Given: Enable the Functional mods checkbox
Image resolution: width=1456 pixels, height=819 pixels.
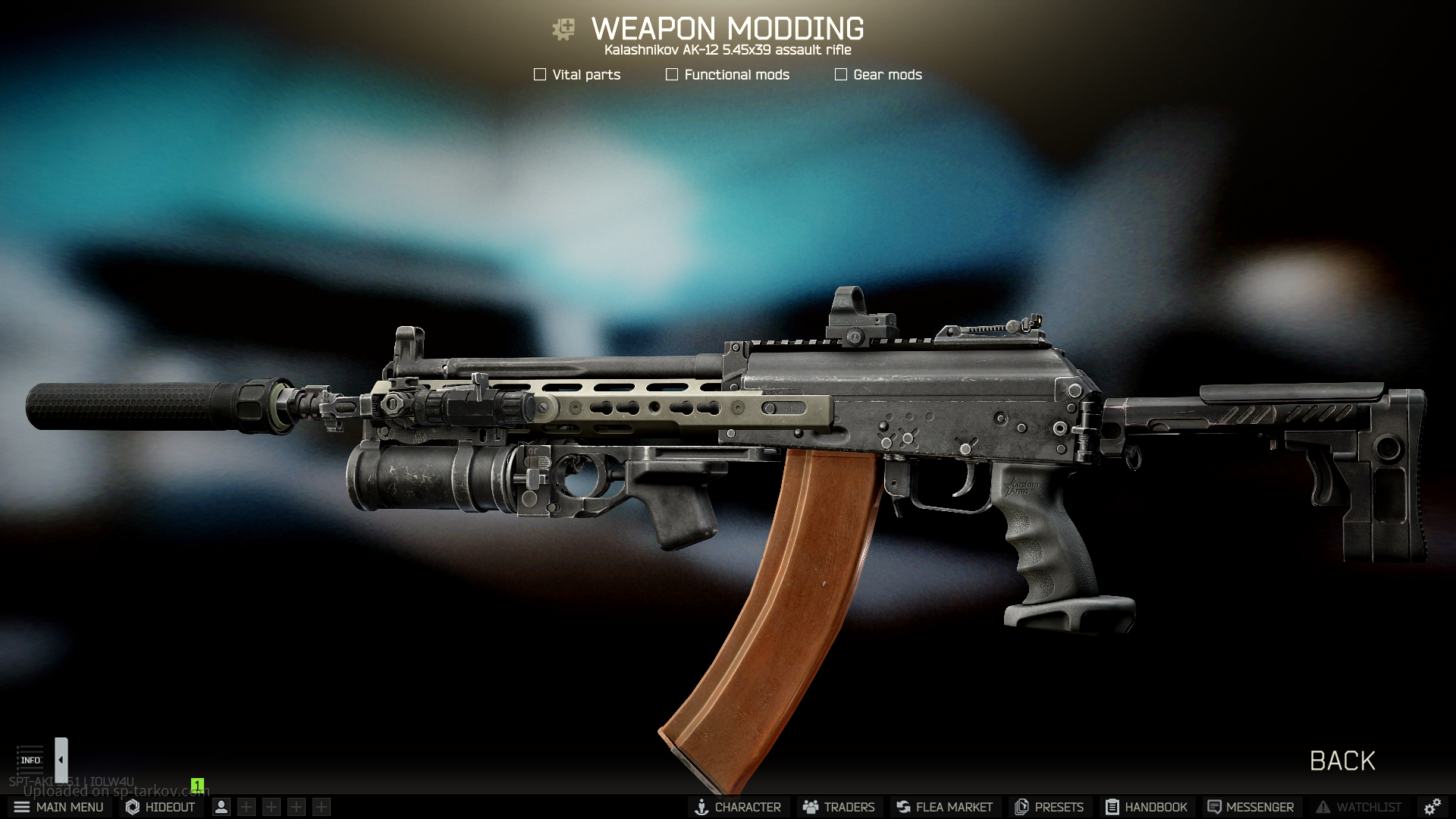Looking at the screenshot, I should (672, 74).
